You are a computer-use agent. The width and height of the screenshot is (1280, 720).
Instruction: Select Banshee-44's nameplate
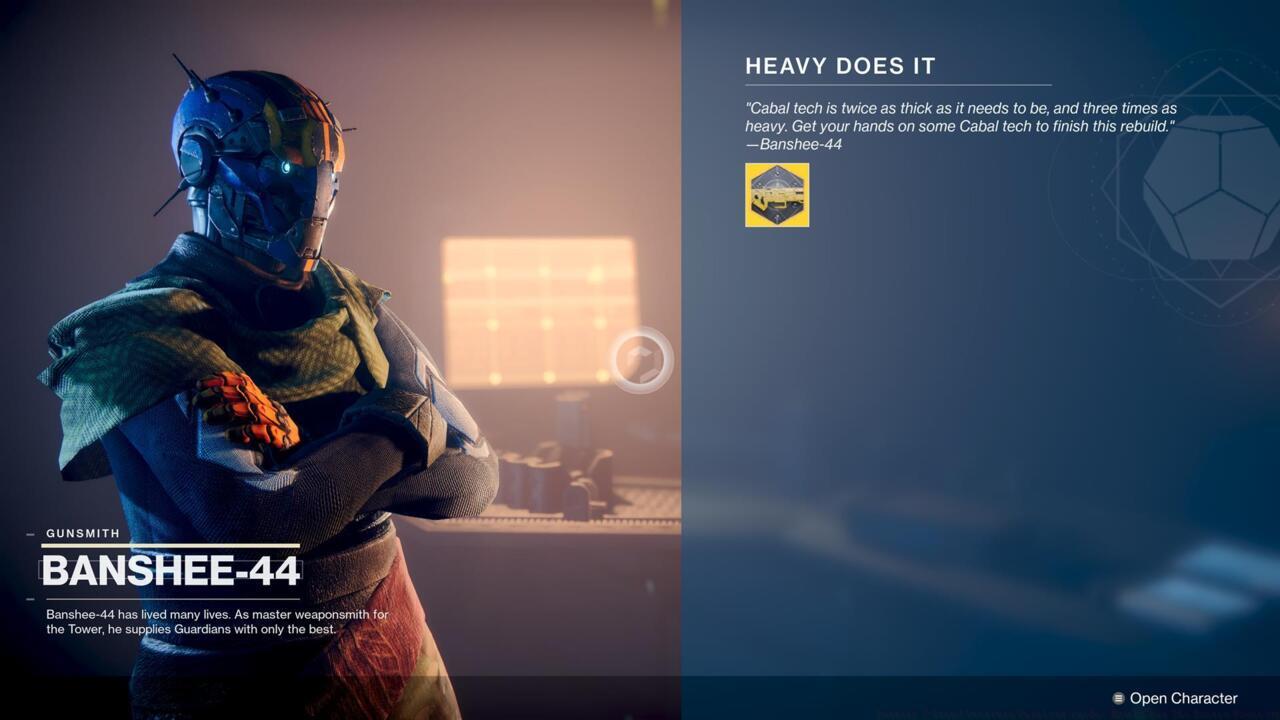170,571
